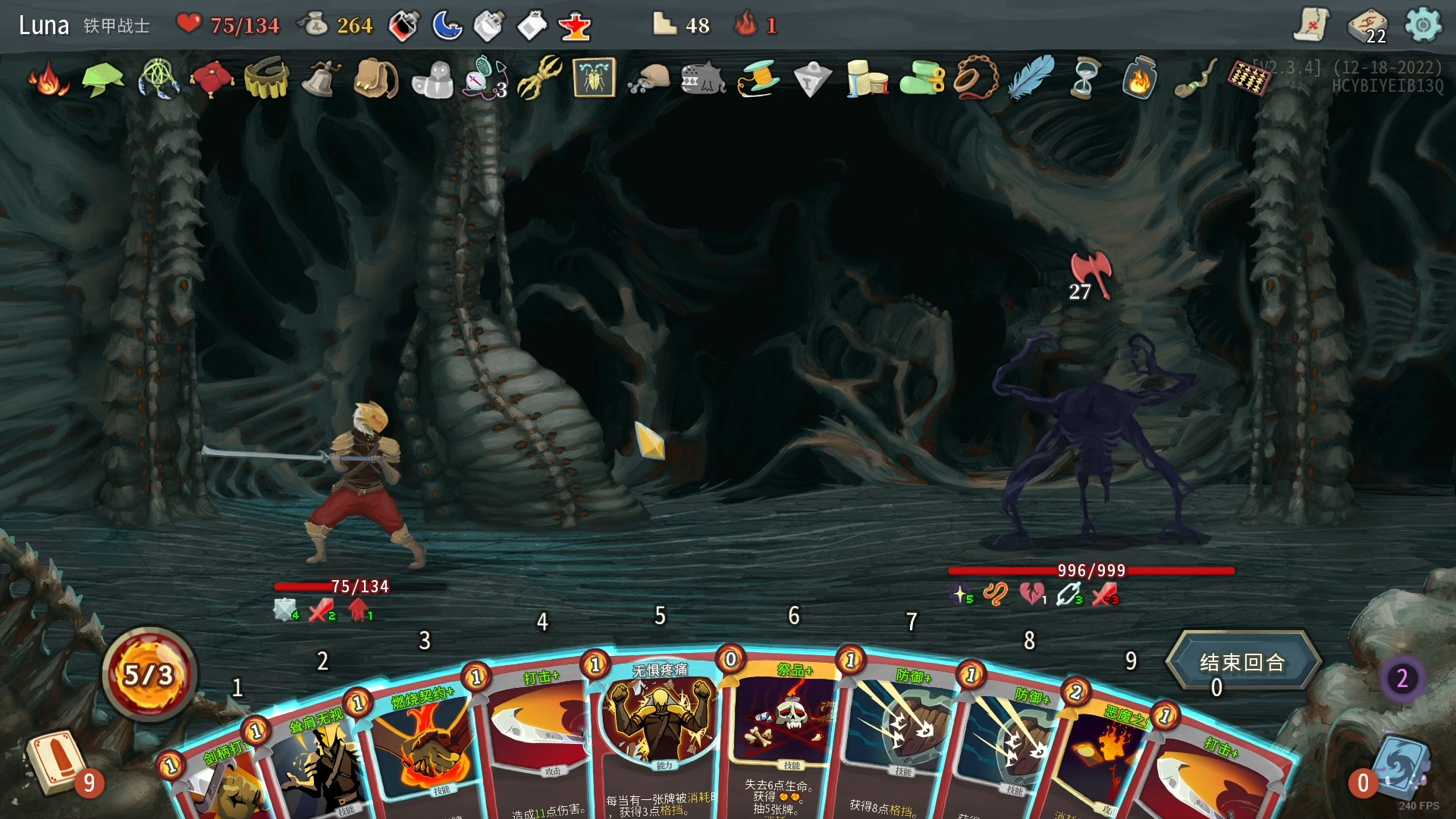Show the discard pile in the corner

pyautogui.click(x=1399, y=767)
